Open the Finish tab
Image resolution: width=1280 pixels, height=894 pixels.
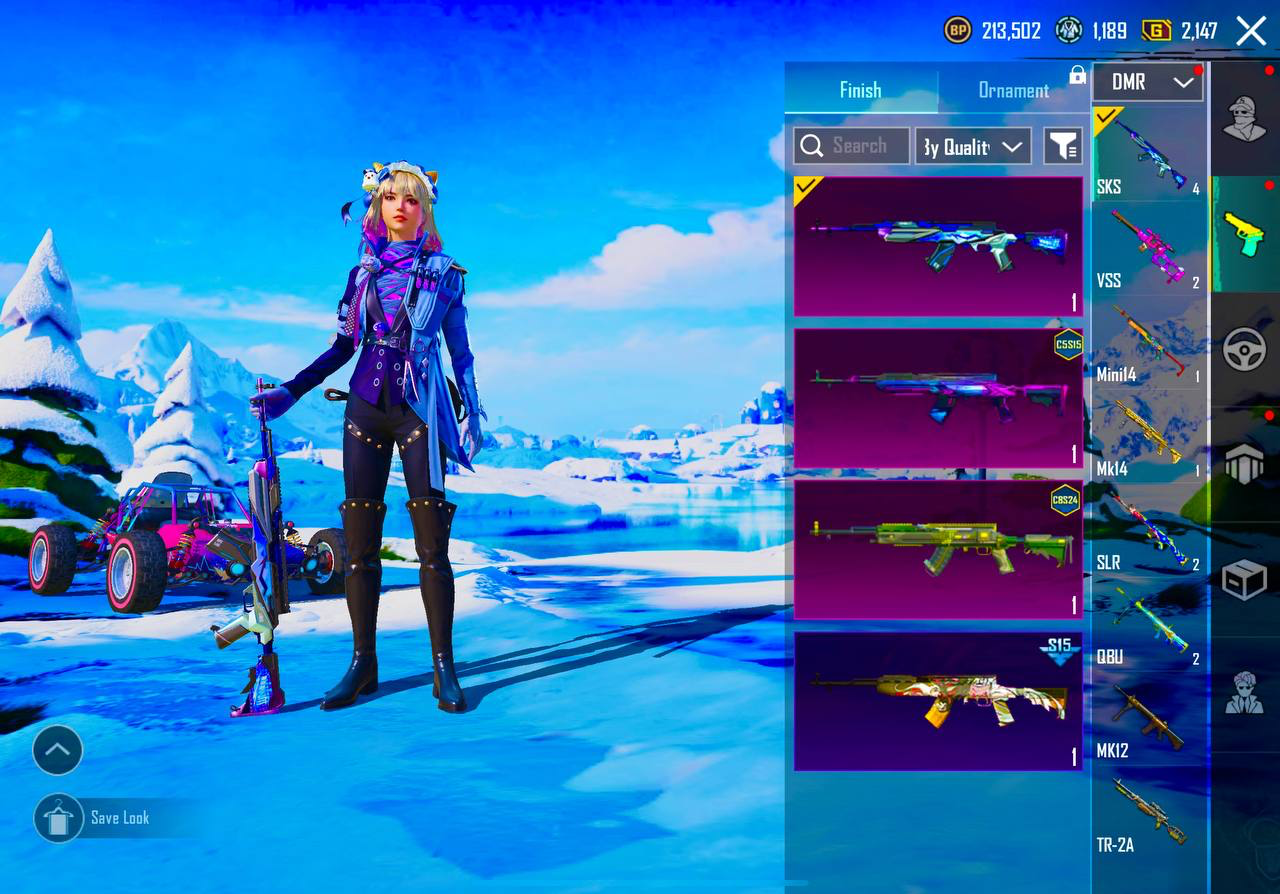(860, 90)
